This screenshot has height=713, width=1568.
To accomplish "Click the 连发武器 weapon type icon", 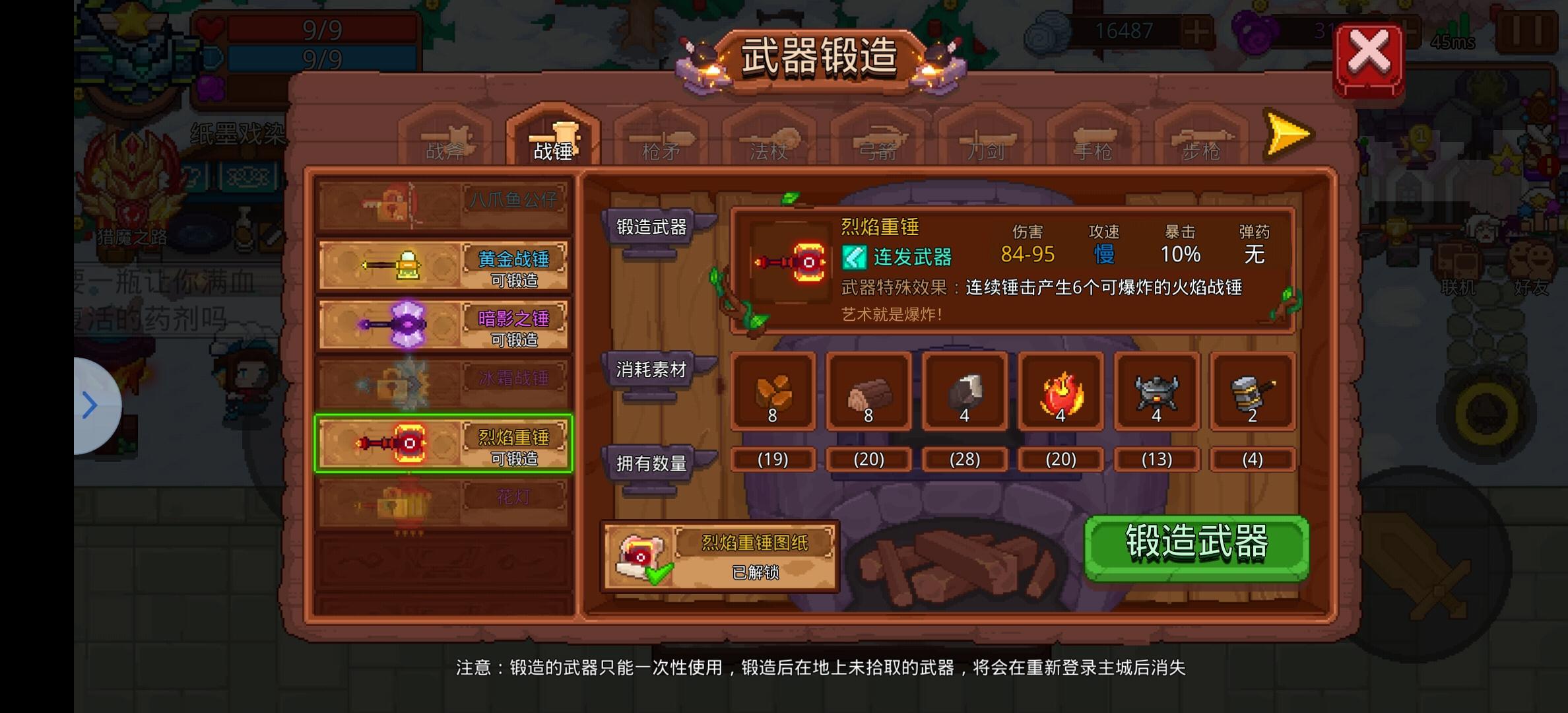I will click(854, 257).
